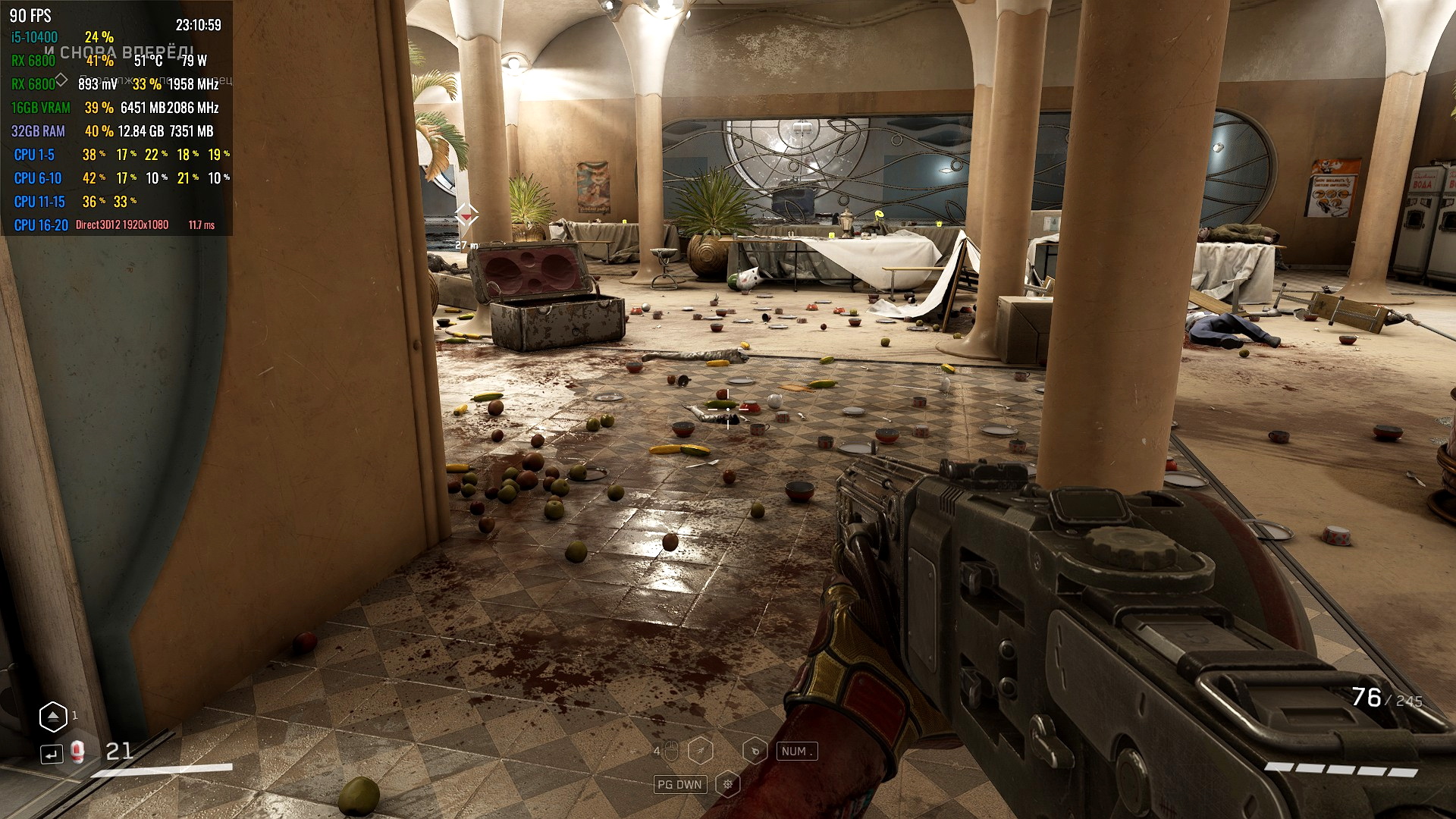Choose the spiked gear ability hexagon
Screen dimensions: 1456x819
(x=728, y=784)
